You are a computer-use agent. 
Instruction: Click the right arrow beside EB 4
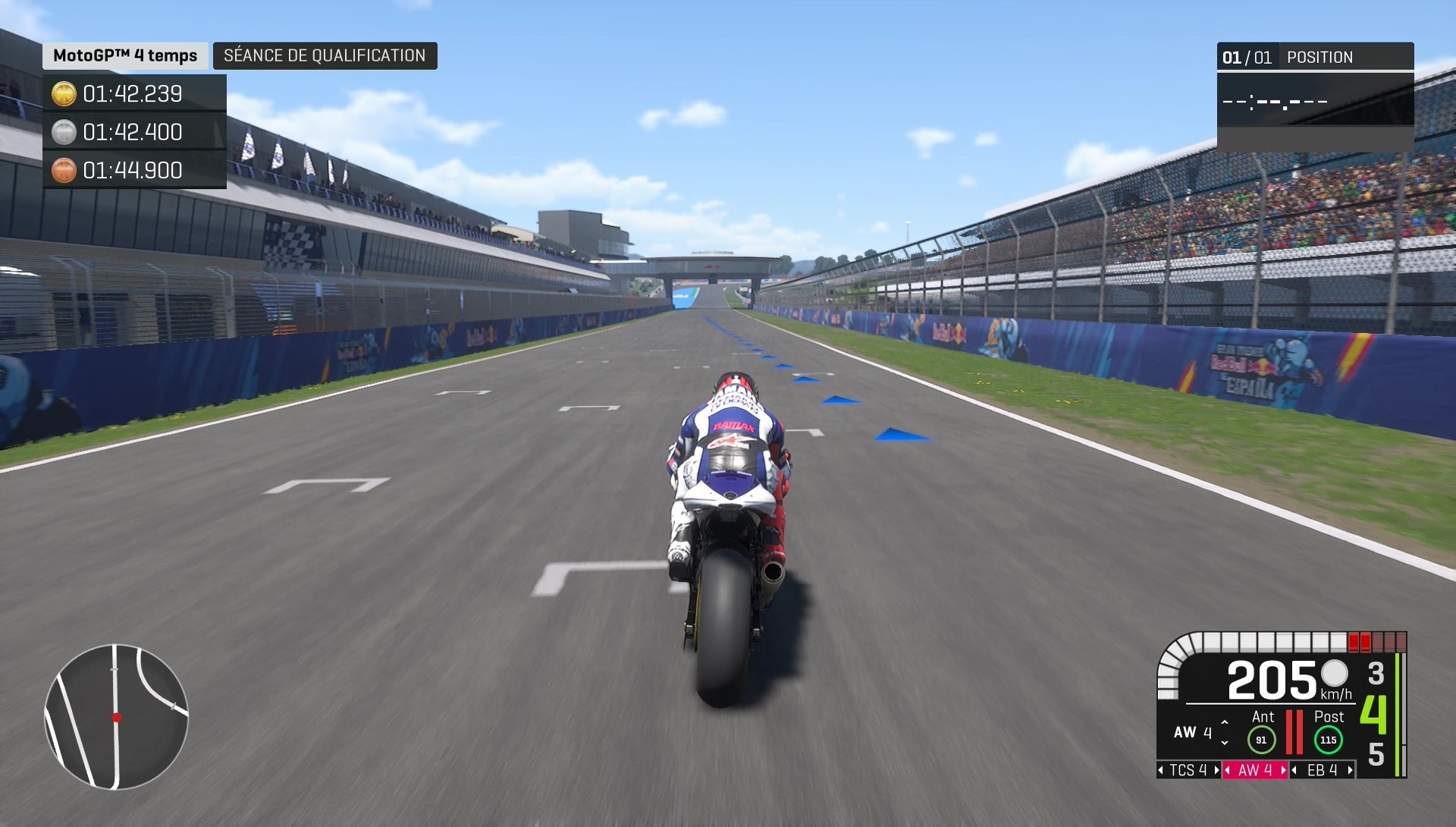click(x=1350, y=771)
